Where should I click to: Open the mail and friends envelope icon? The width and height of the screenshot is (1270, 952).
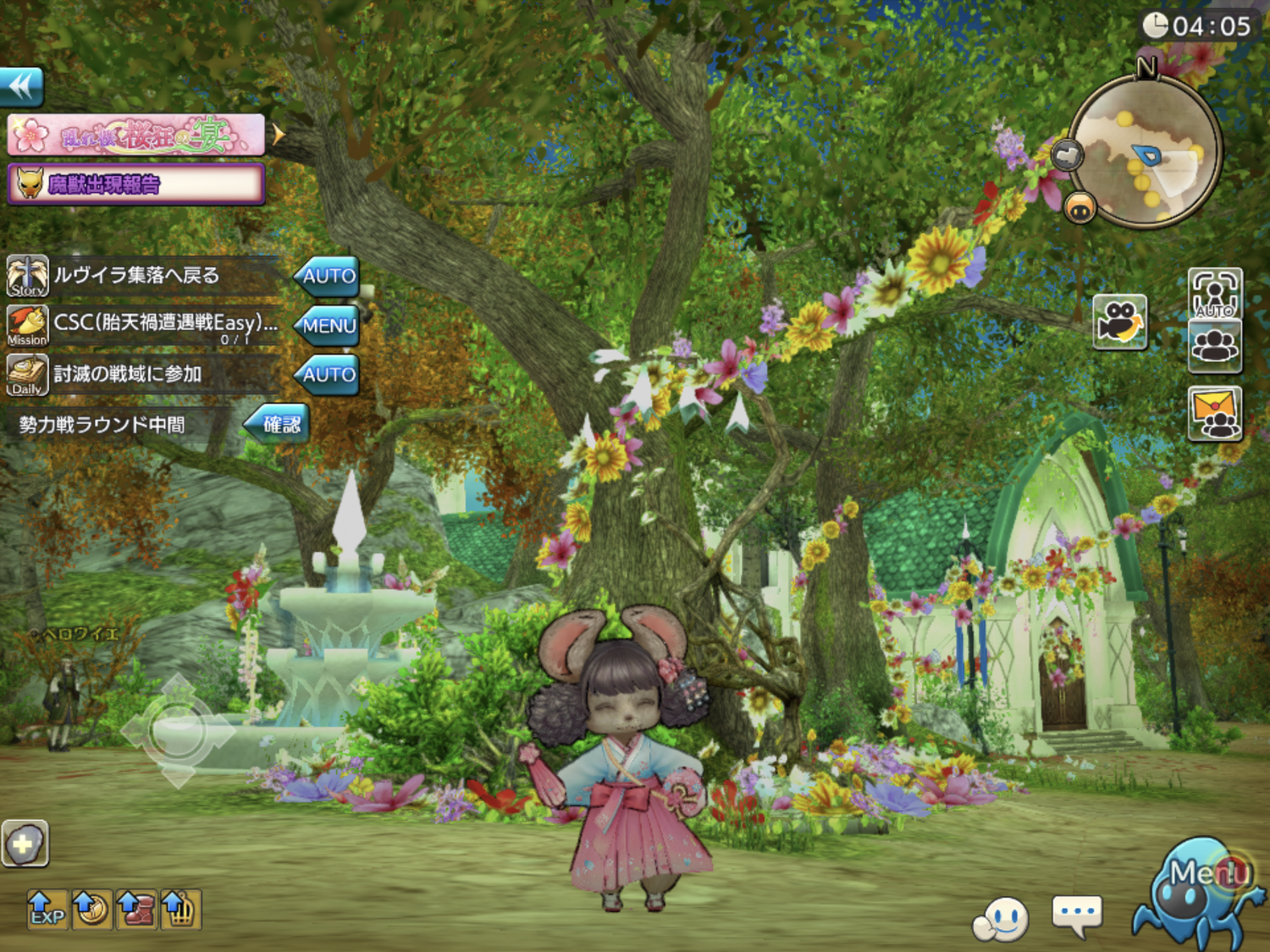pos(1215,413)
